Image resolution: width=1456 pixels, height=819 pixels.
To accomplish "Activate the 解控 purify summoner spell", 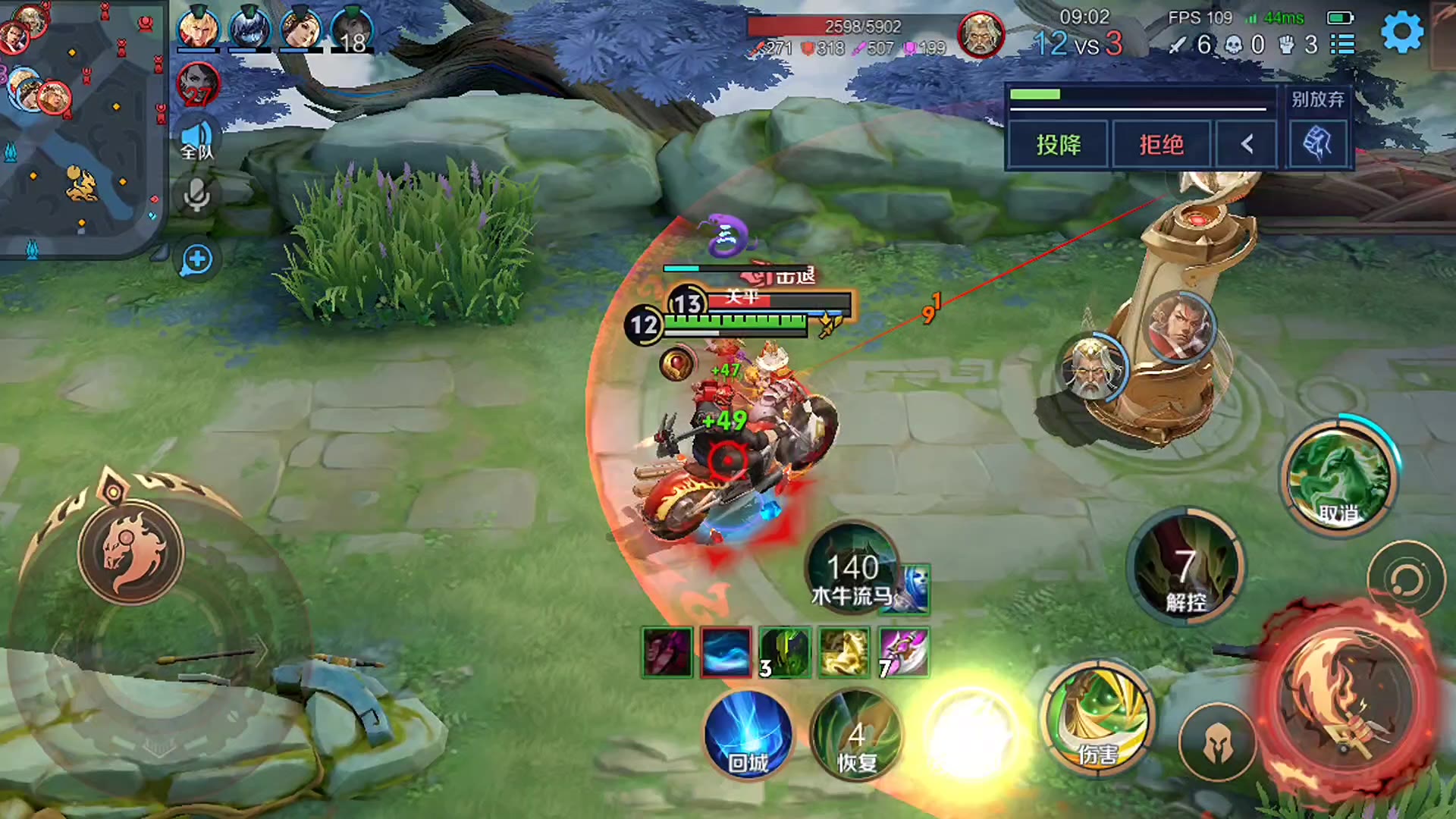I will pyautogui.click(x=1185, y=567).
